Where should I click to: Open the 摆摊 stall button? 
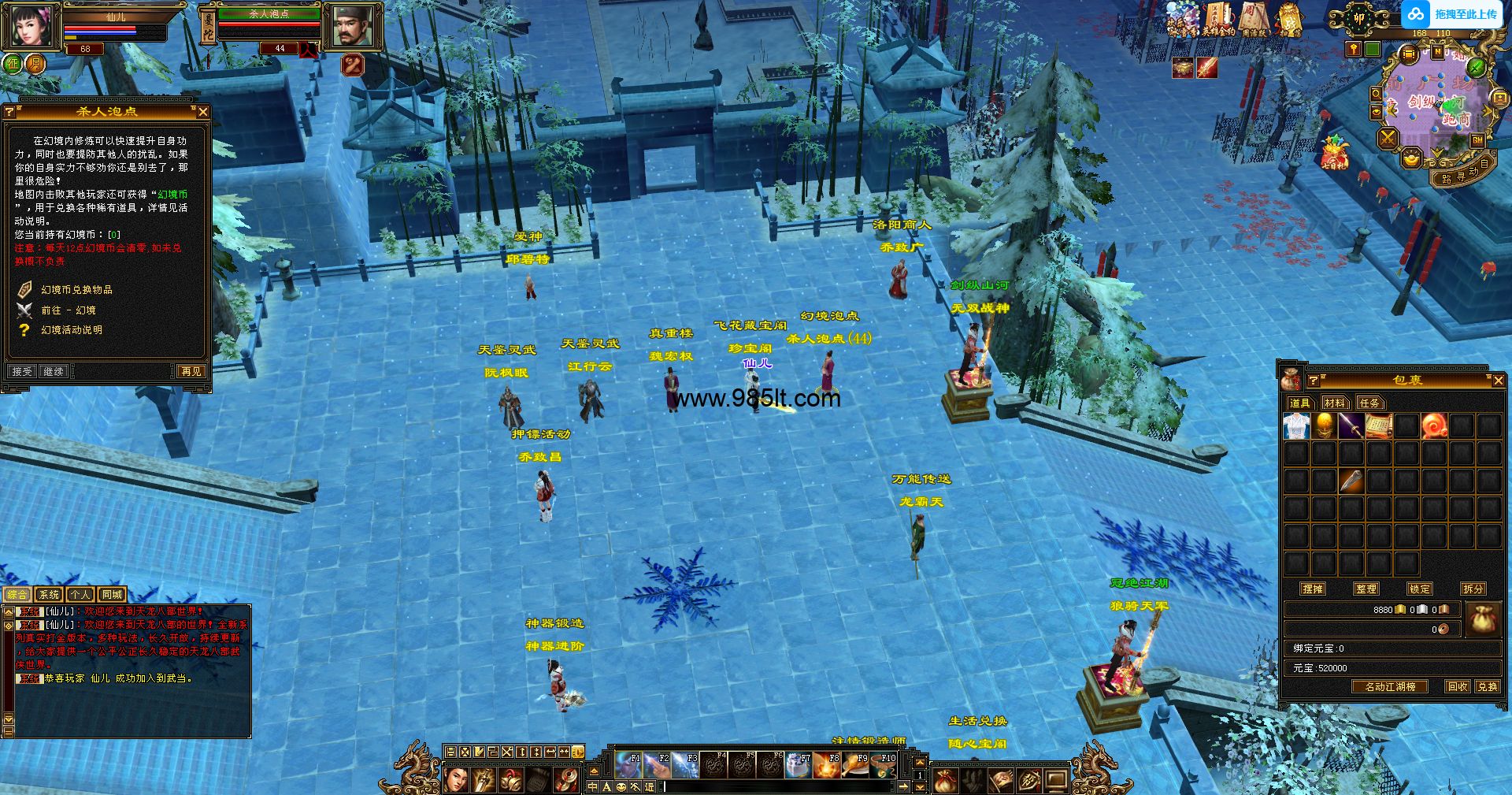(1313, 589)
